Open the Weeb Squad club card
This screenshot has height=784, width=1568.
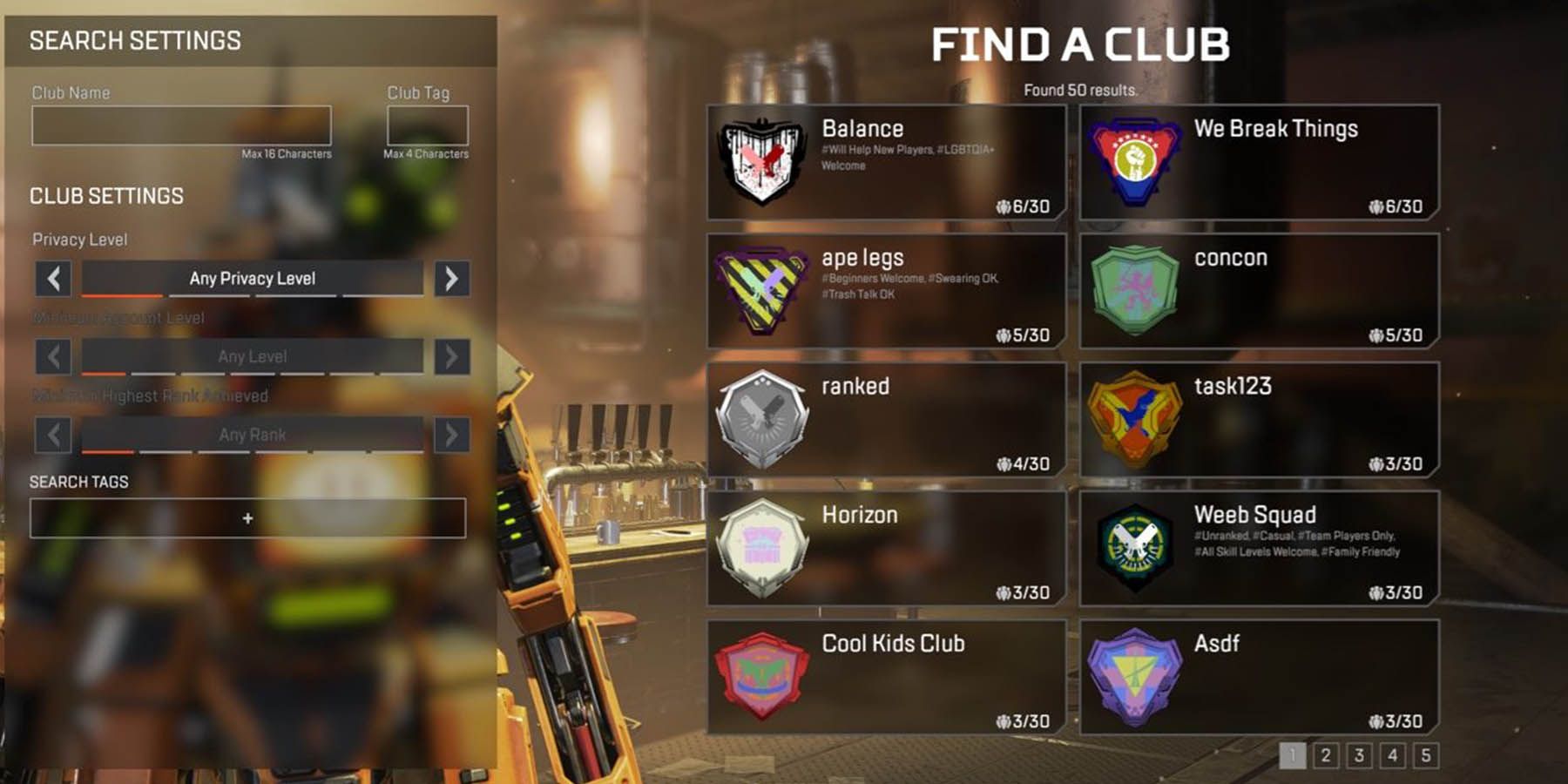tap(1259, 549)
